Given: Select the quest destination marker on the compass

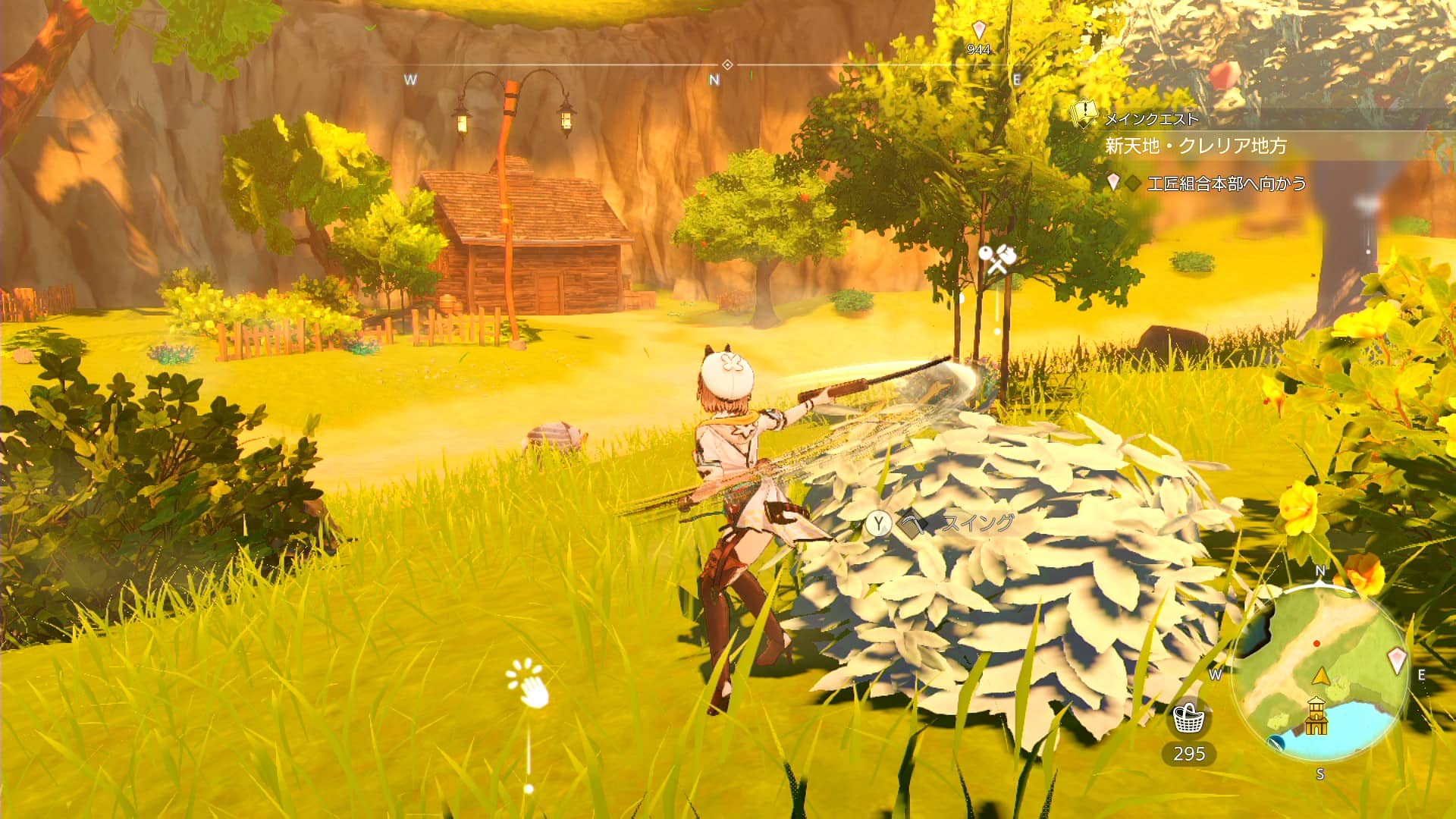Looking at the screenshot, I should (x=978, y=30).
